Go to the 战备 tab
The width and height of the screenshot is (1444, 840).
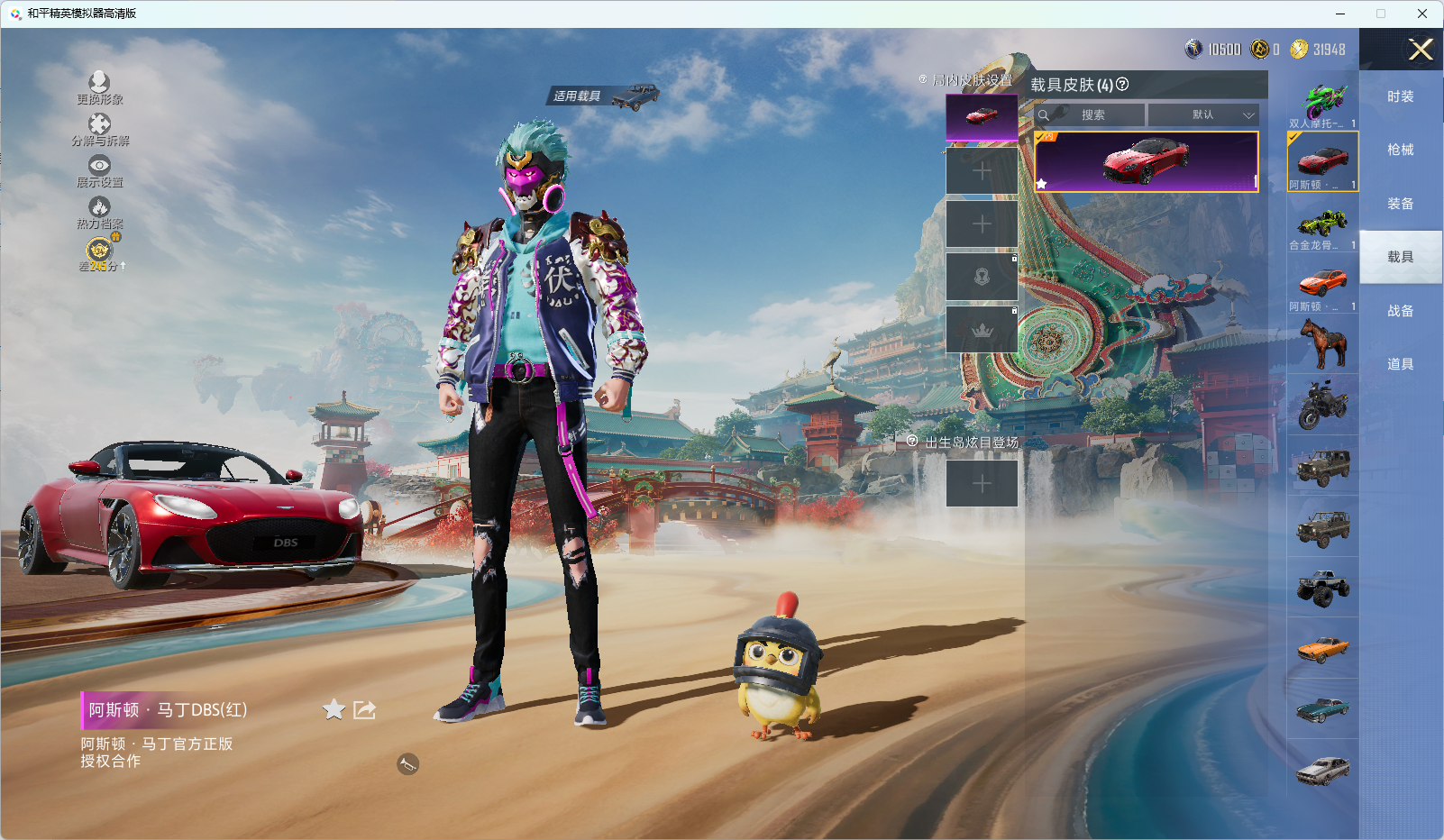click(x=1400, y=311)
